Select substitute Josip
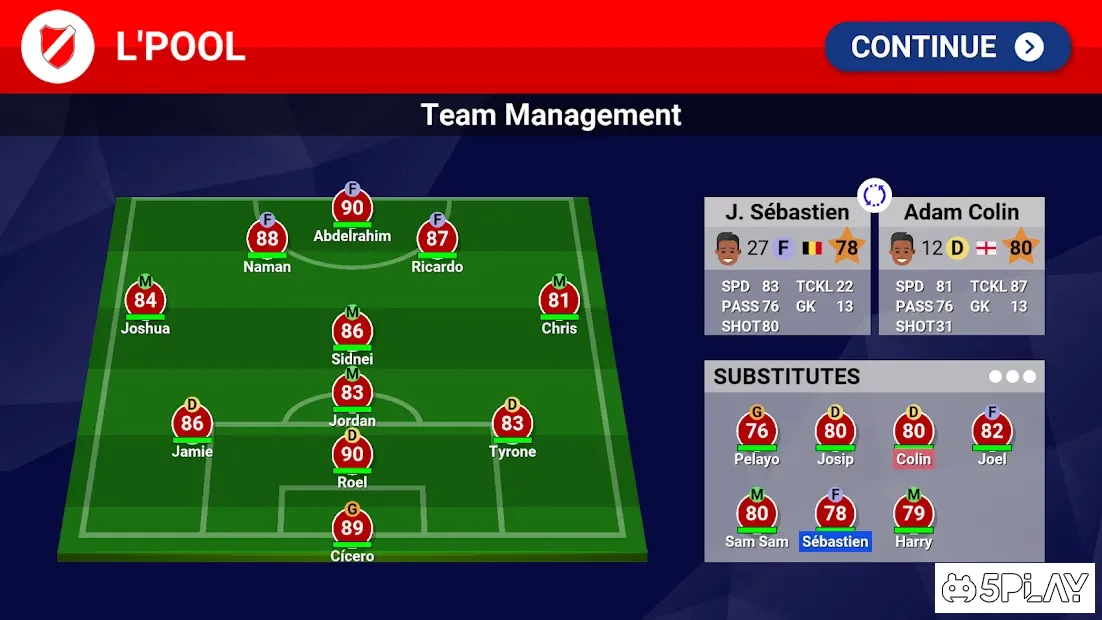Viewport: 1102px width, 620px height. click(x=835, y=432)
